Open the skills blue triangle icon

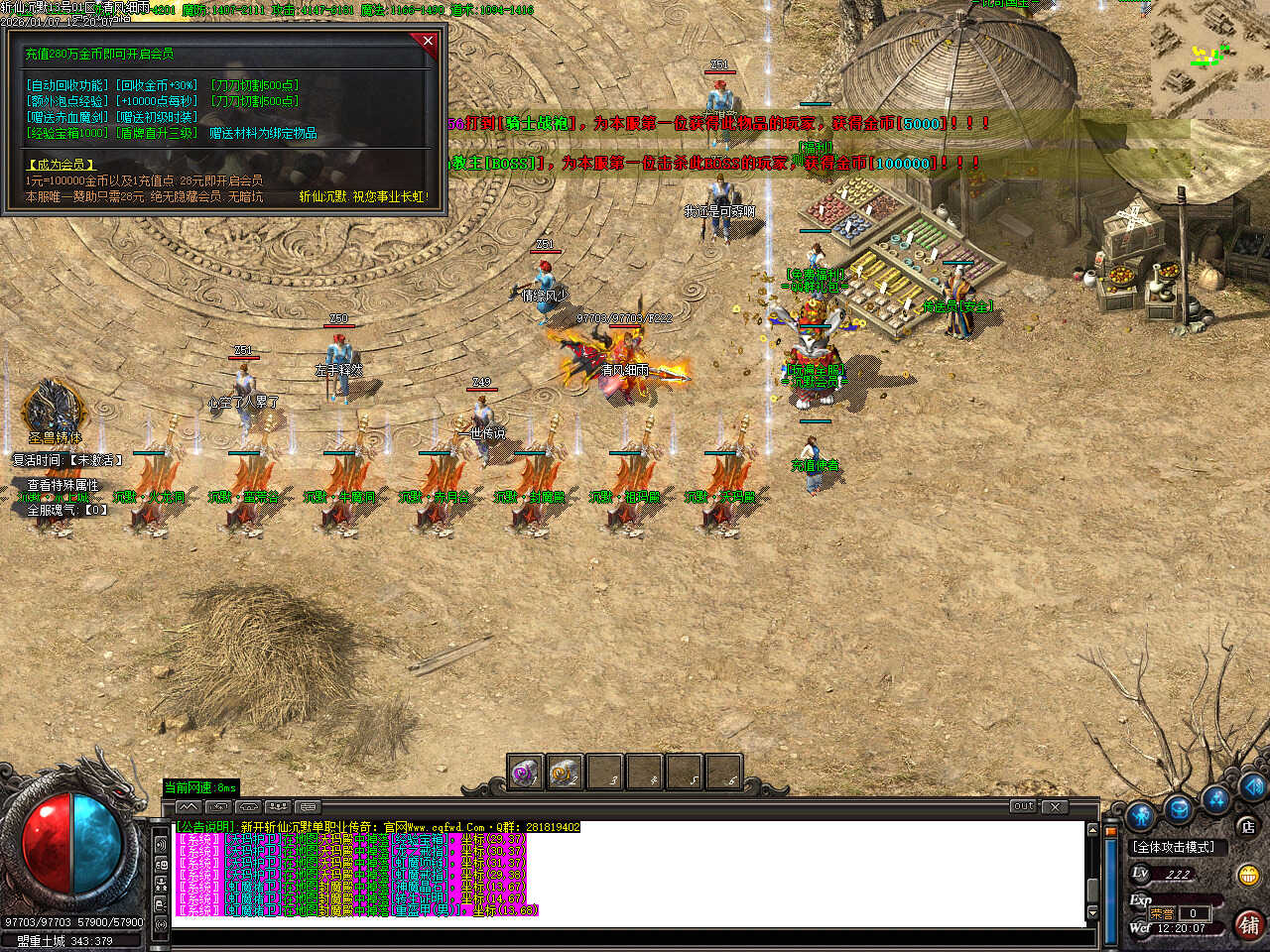tap(1216, 798)
